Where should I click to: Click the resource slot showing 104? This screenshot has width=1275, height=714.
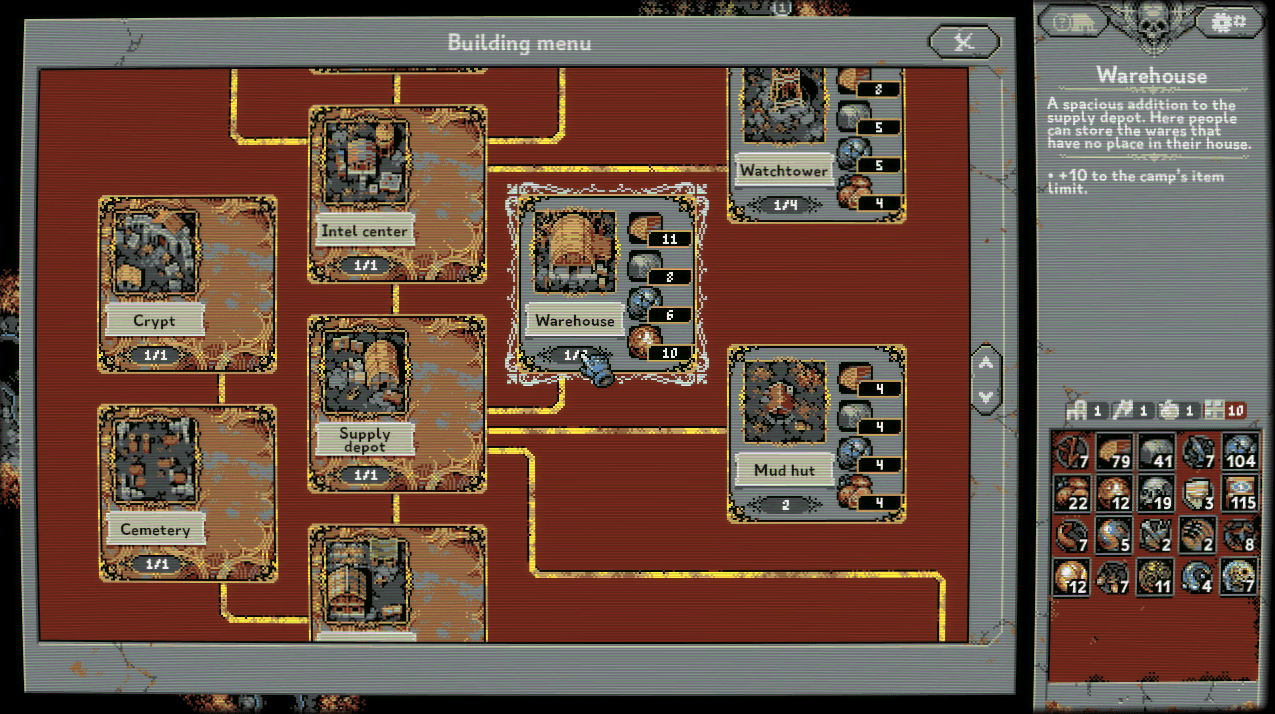click(1240, 452)
